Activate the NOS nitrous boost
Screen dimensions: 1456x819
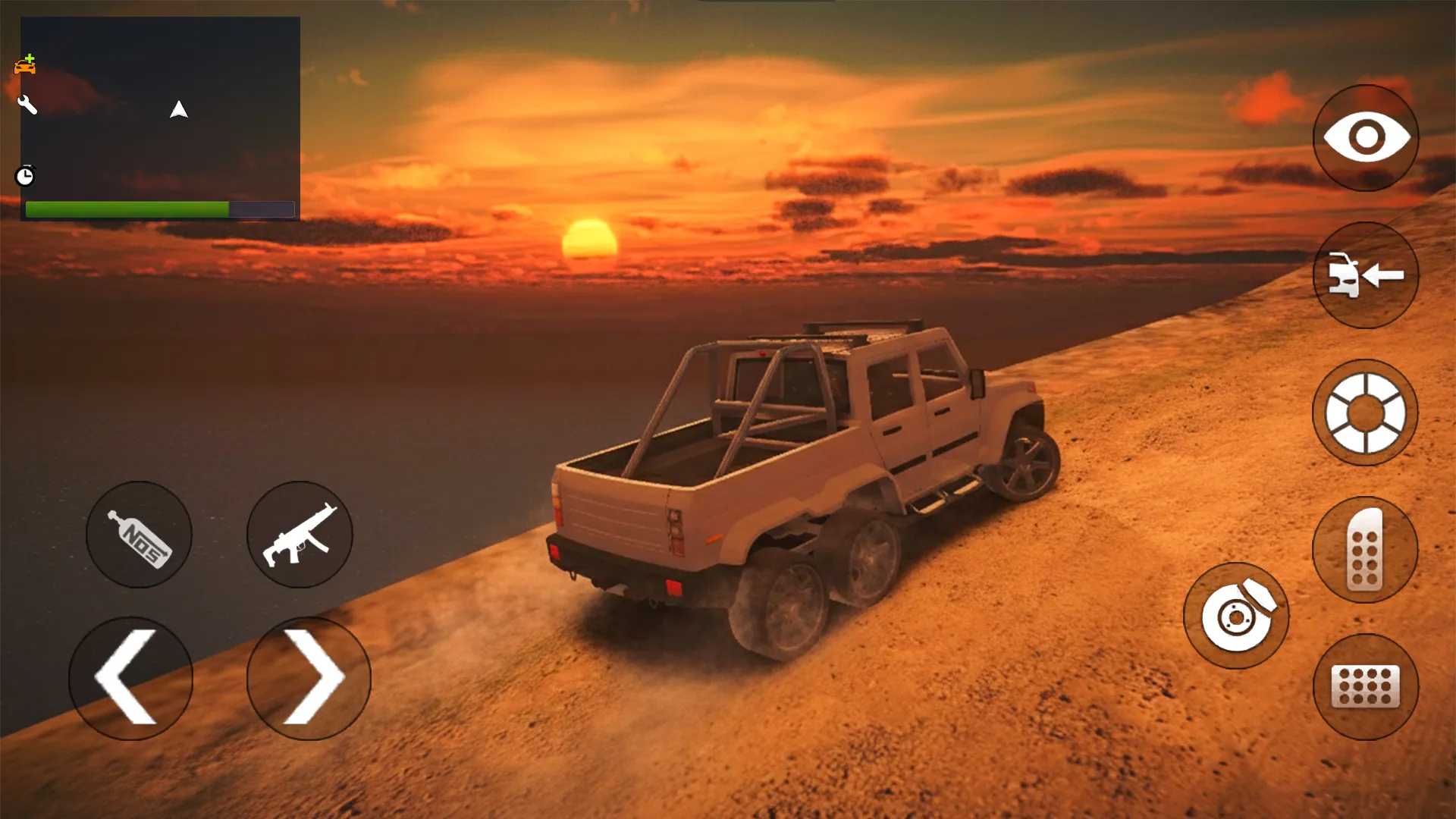click(139, 535)
